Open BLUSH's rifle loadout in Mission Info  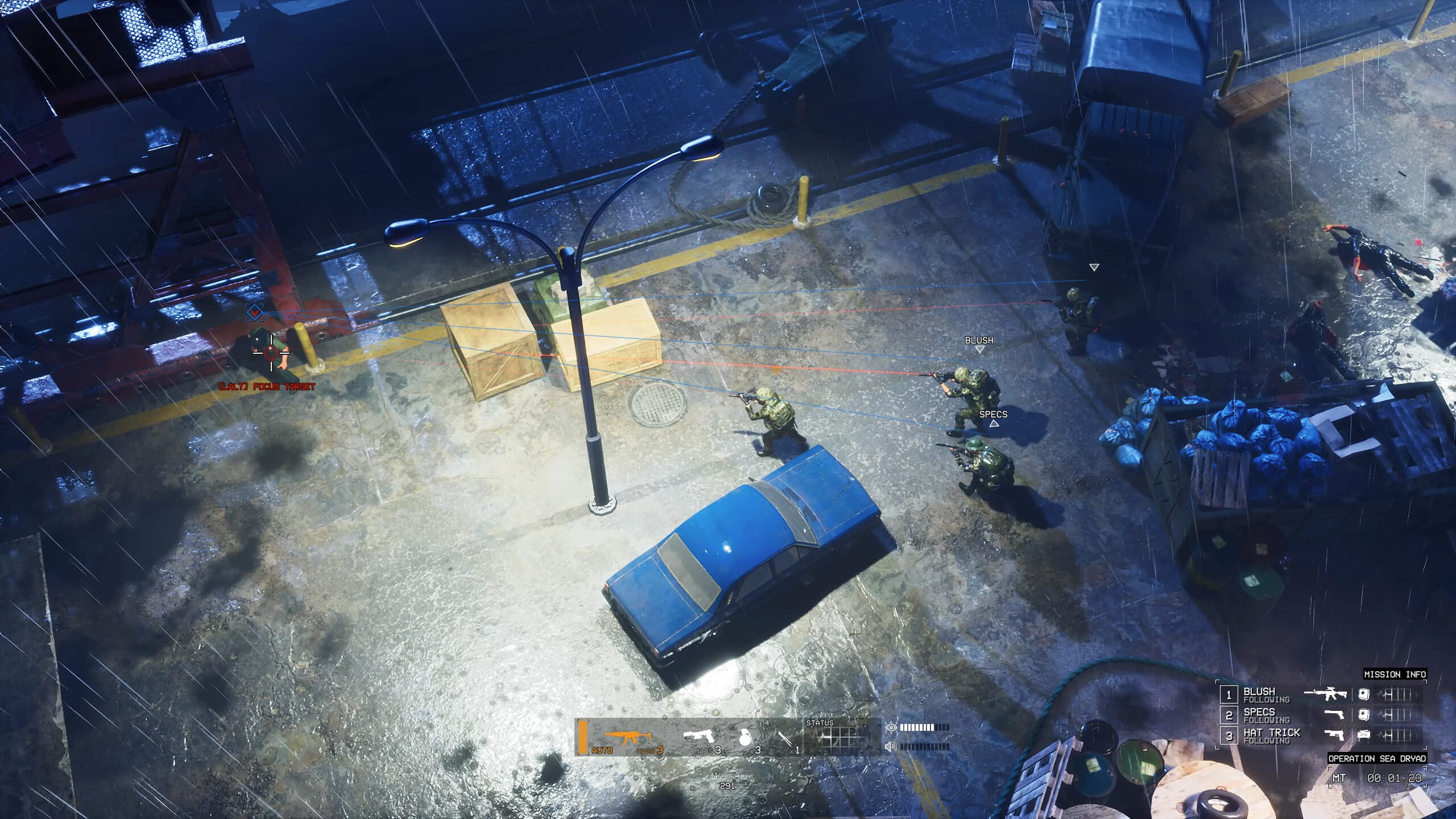(x=1325, y=694)
